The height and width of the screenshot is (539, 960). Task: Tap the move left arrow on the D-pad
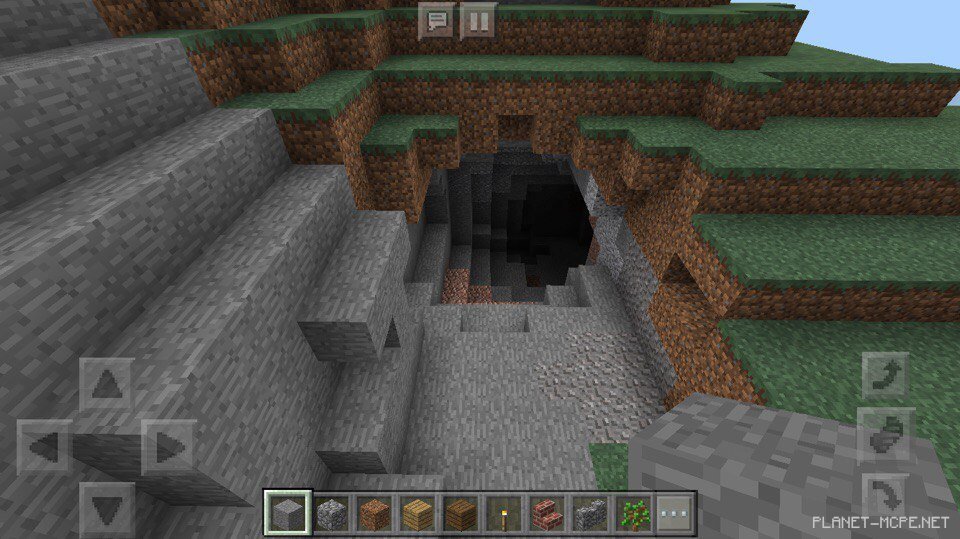click(x=44, y=447)
